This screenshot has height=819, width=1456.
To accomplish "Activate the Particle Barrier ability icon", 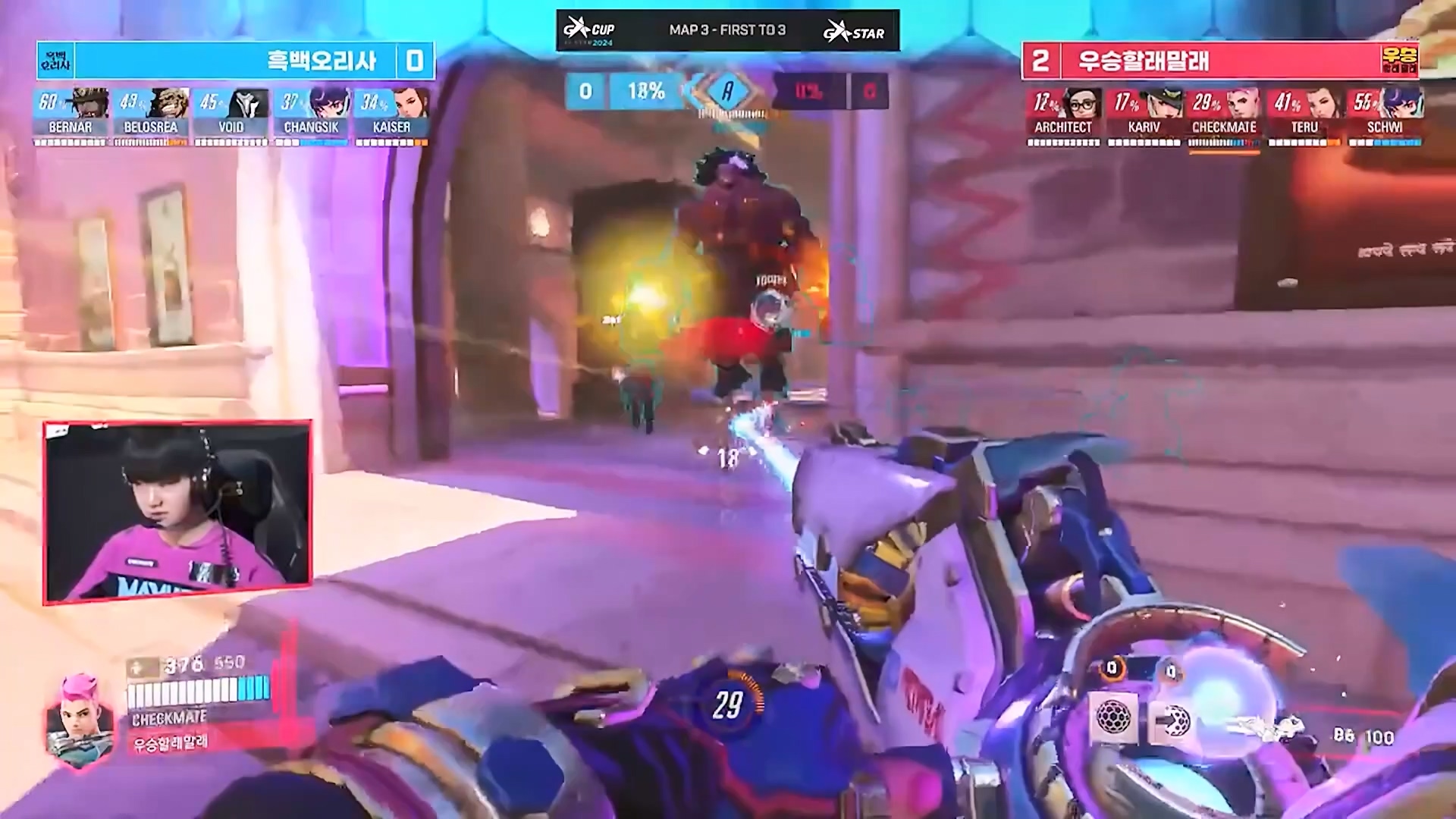I will [x=1114, y=717].
